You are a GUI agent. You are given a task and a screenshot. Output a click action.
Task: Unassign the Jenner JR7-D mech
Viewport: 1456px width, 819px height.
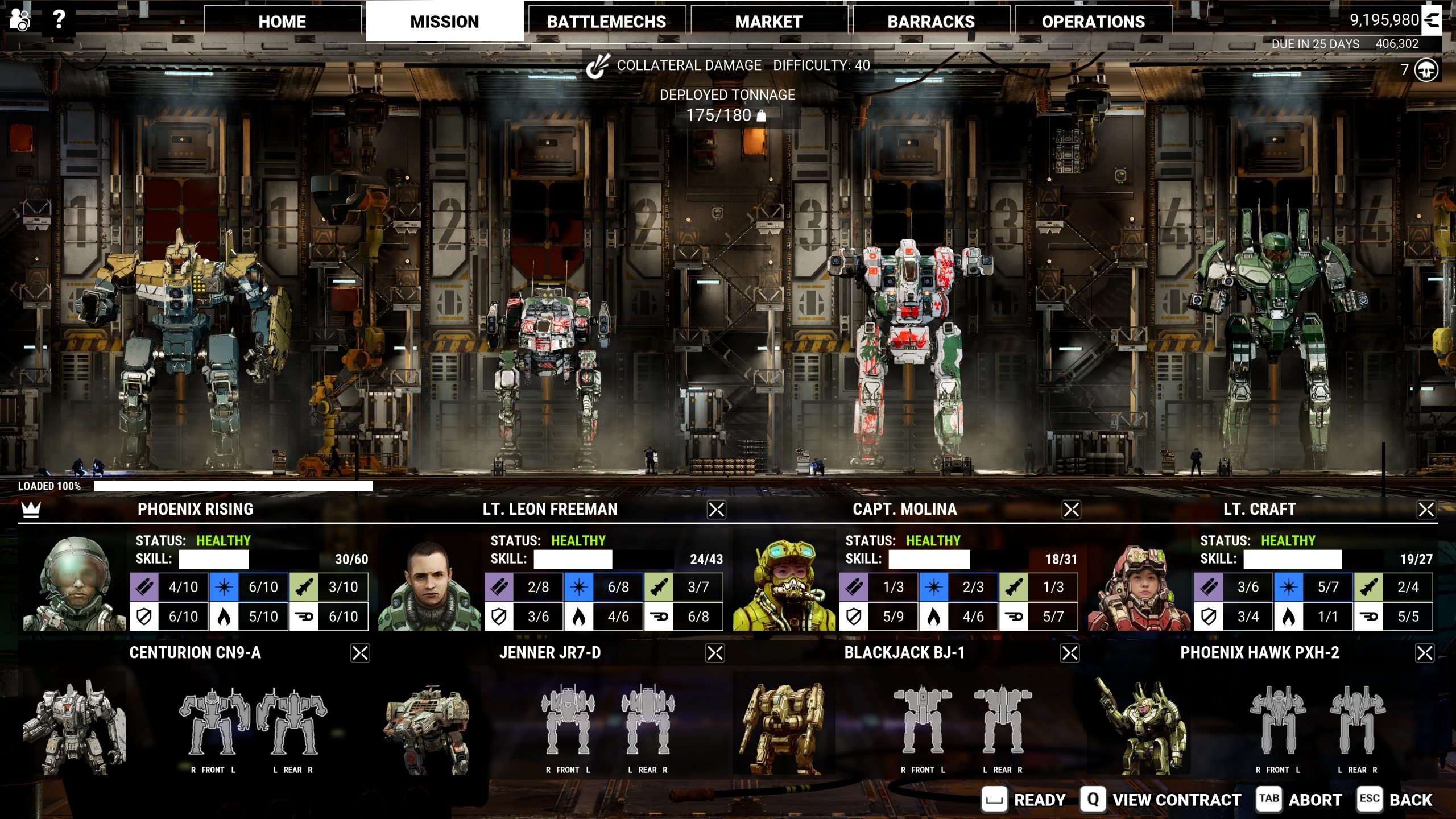pos(715,653)
